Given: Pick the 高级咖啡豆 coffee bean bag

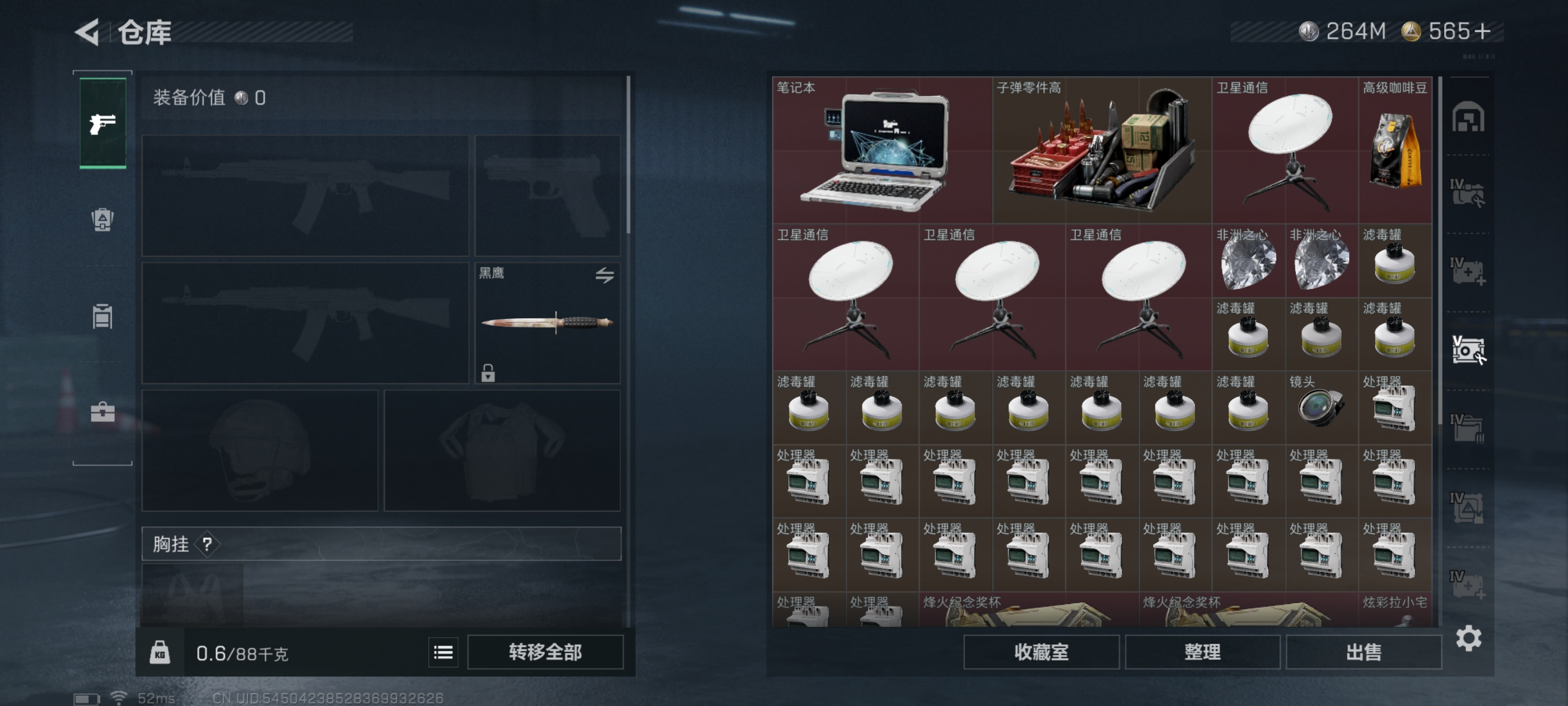Looking at the screenshot, I should click(1394, 151).
